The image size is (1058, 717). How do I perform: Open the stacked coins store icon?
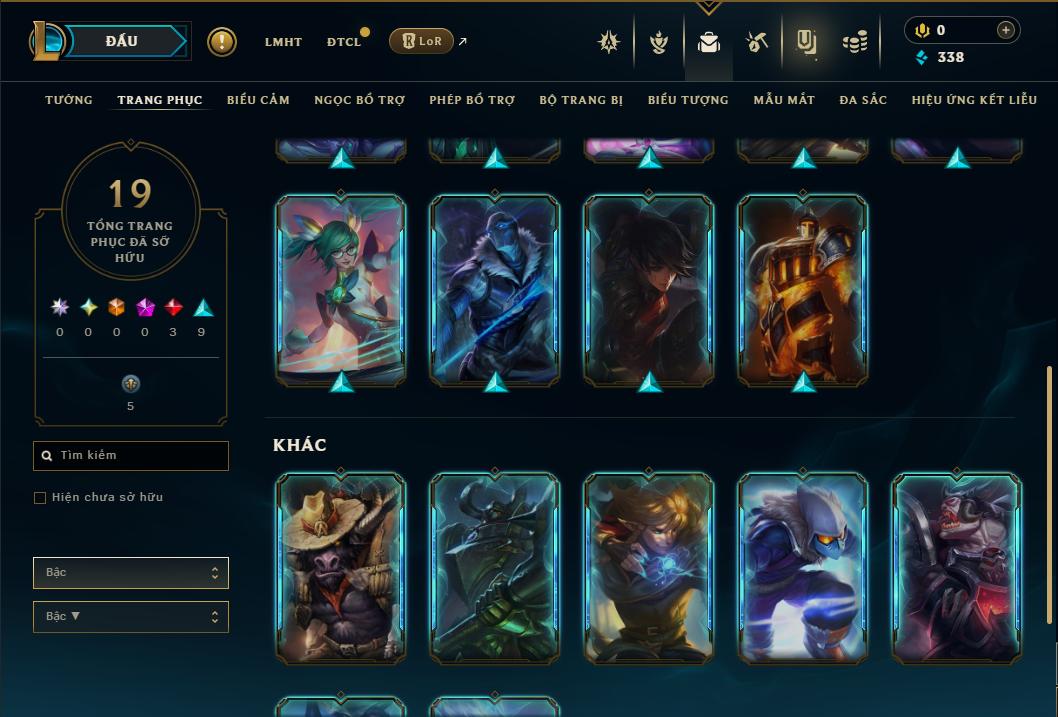coord(854,42)
